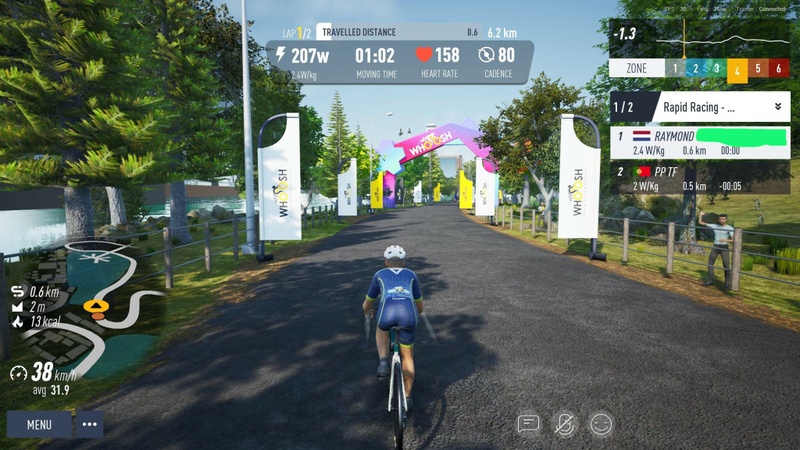Screen dimensions: 800x450
Task: Open the smiley emote icon
Action: point(601,424)
